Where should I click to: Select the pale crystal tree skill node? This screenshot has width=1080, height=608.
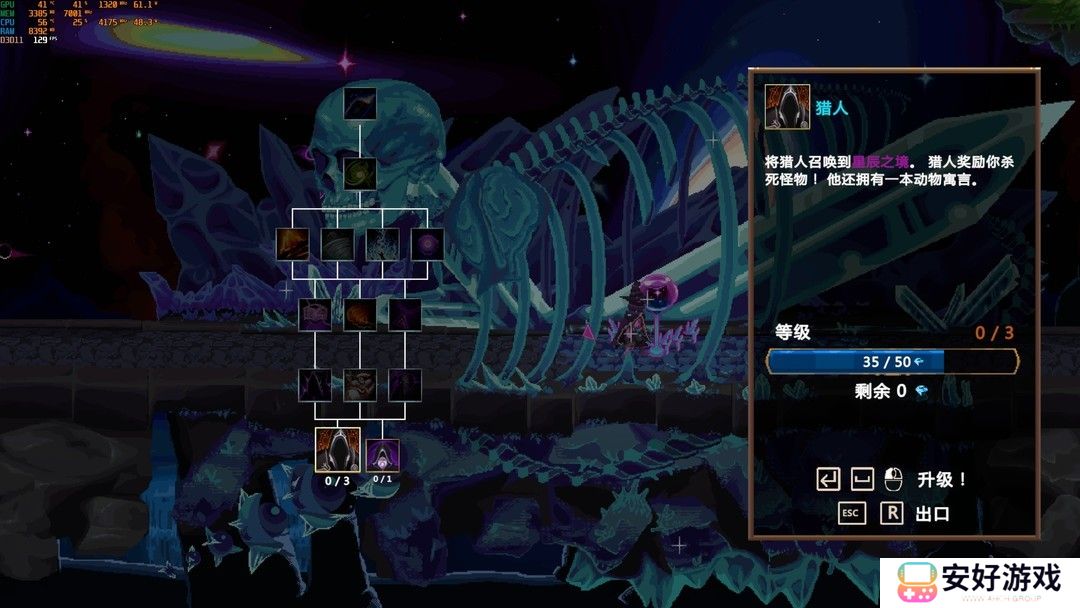pos(383,245)
